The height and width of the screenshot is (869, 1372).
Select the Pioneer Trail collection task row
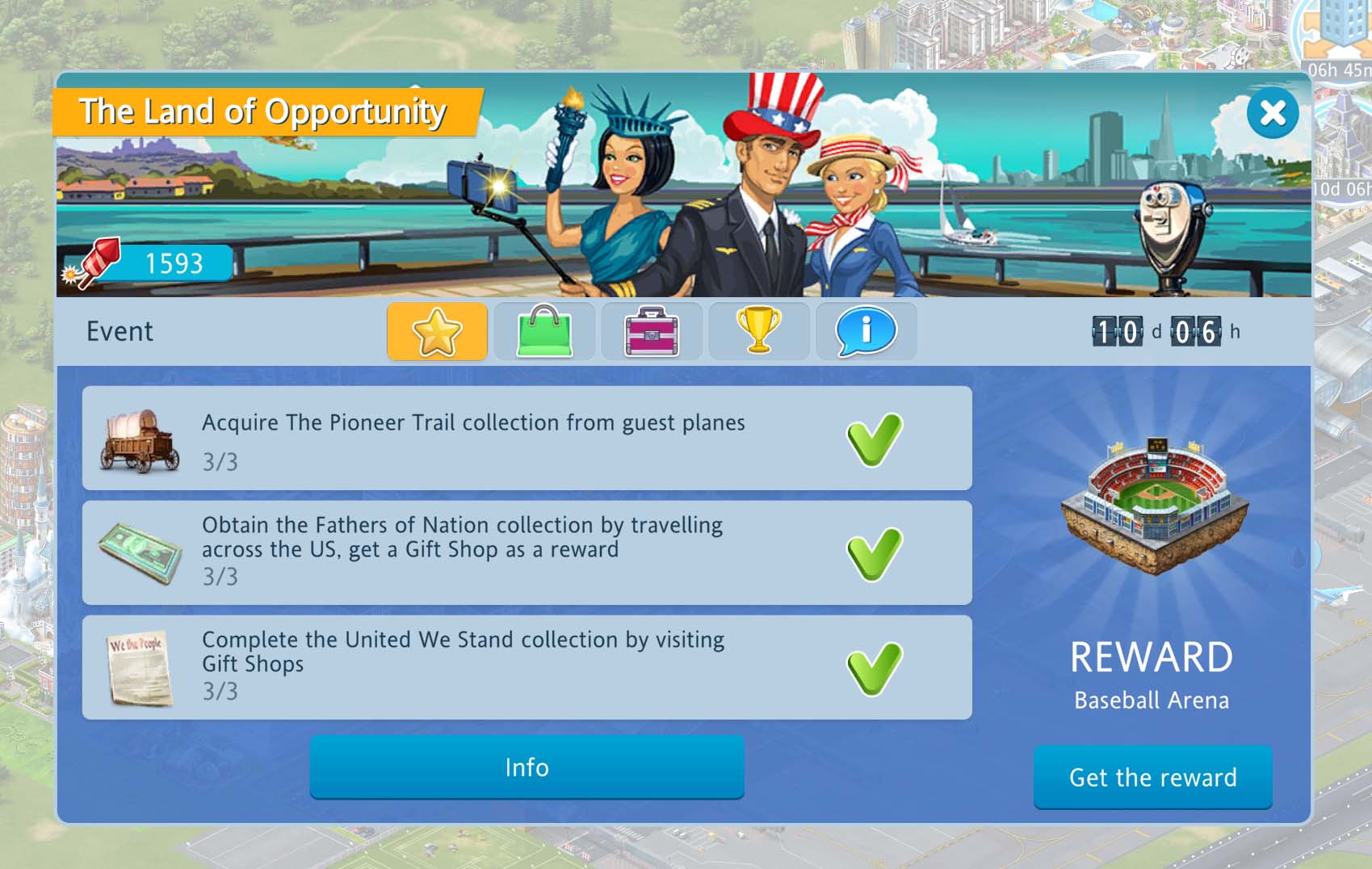click(x=527, y=438)
